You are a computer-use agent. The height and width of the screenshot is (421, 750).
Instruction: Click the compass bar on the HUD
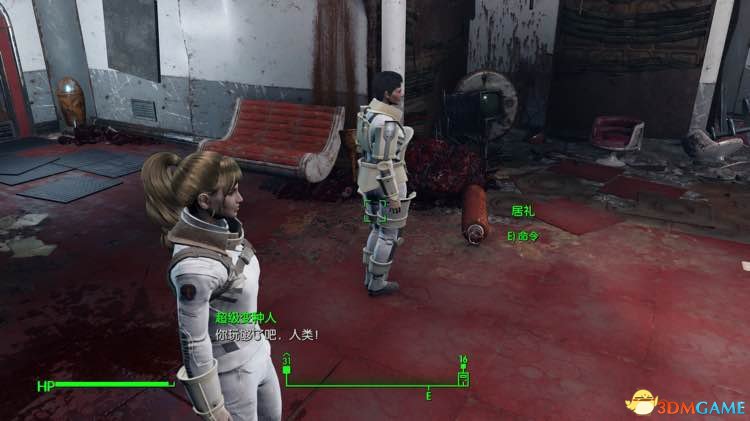click(x=375, y=385)
